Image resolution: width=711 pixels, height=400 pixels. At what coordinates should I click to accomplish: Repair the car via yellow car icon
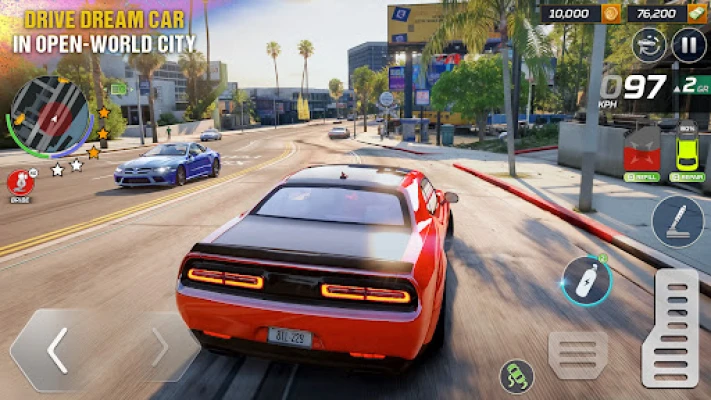pyautogui.click(x=687, y=153)
